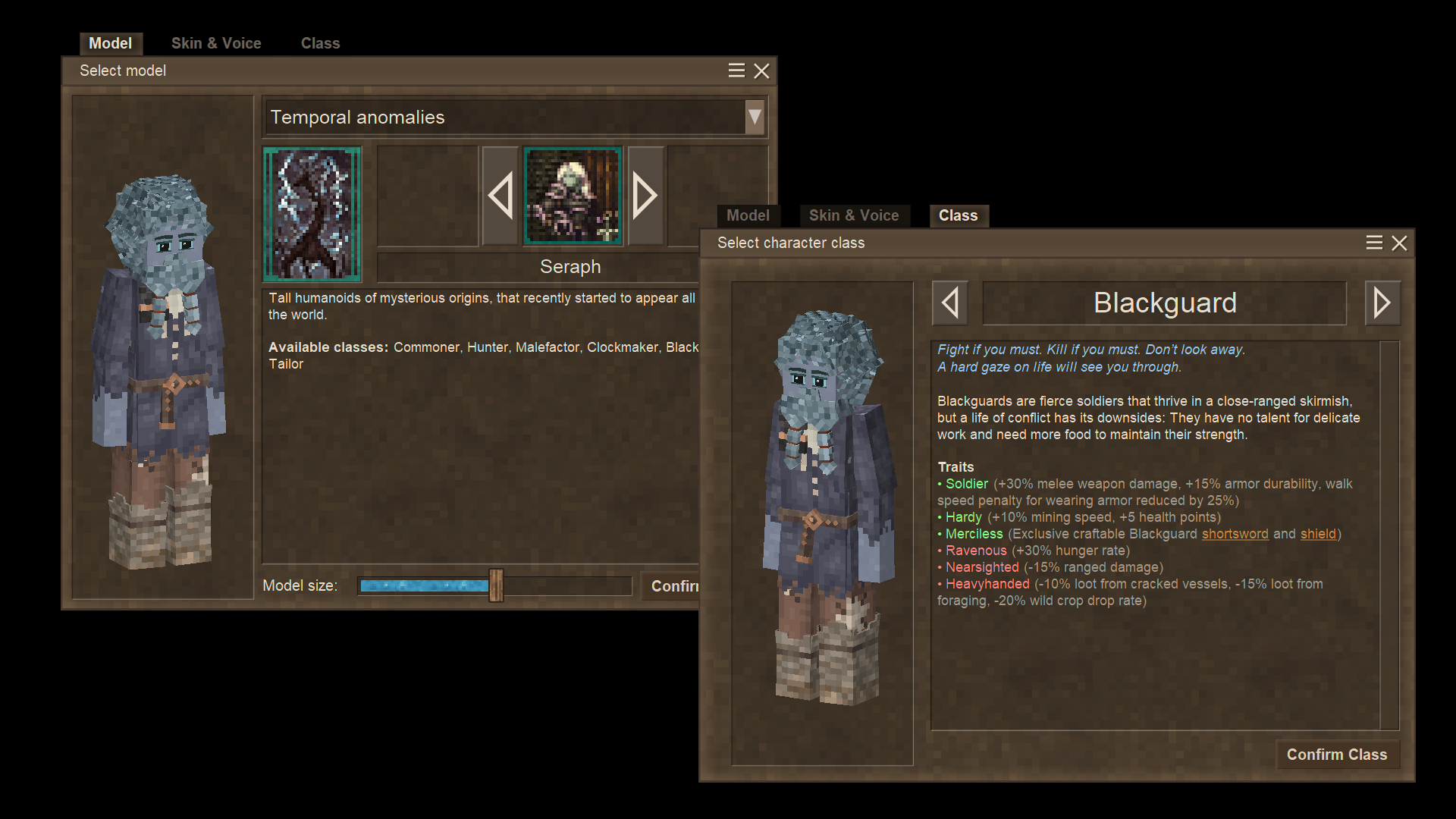Confirm the Blackguard class
Image resolution: width=1456 pixels, height=819 pixels.
click(x=1336, y=755)
